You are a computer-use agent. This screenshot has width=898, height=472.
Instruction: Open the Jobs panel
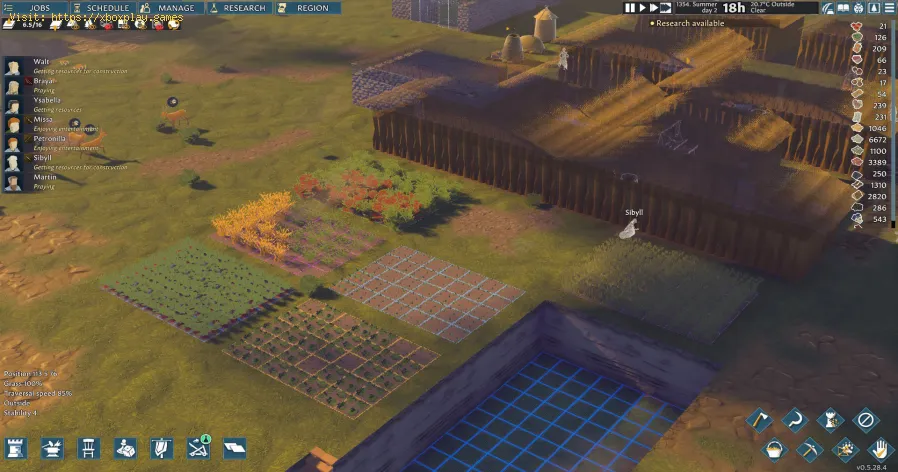[33, 7]
